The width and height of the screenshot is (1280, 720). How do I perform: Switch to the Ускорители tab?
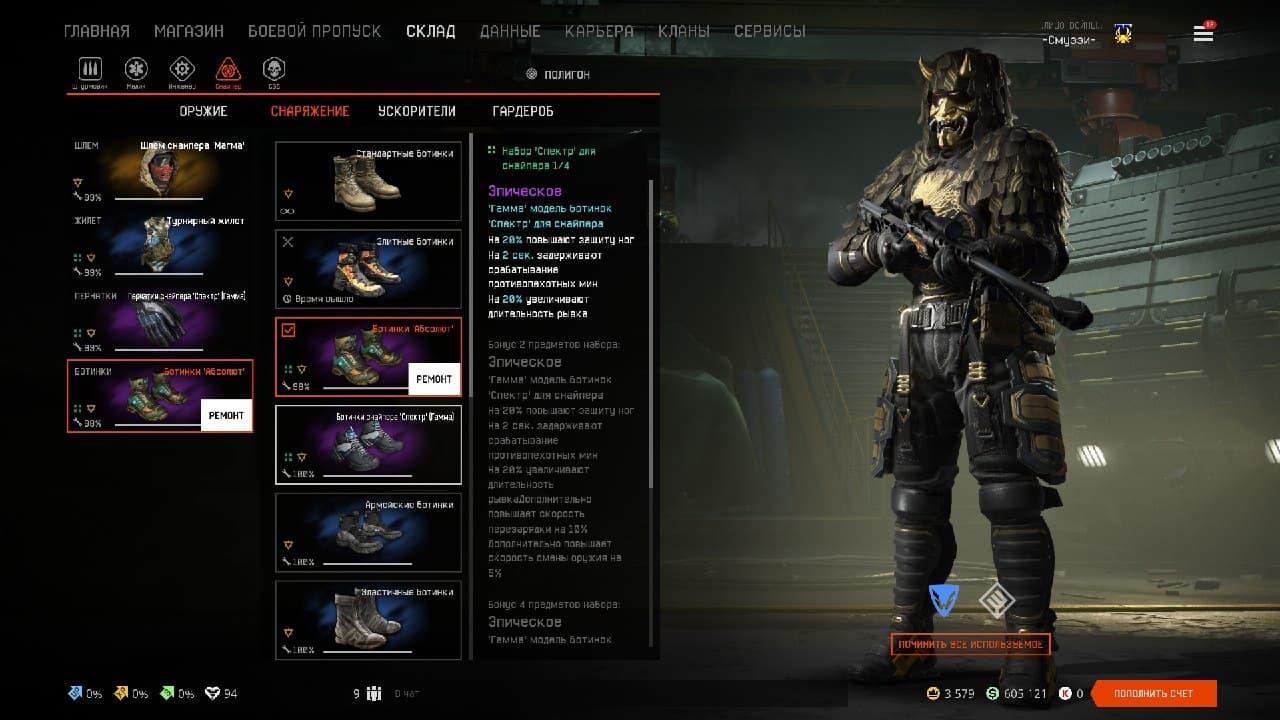click(x=417, y=111)
